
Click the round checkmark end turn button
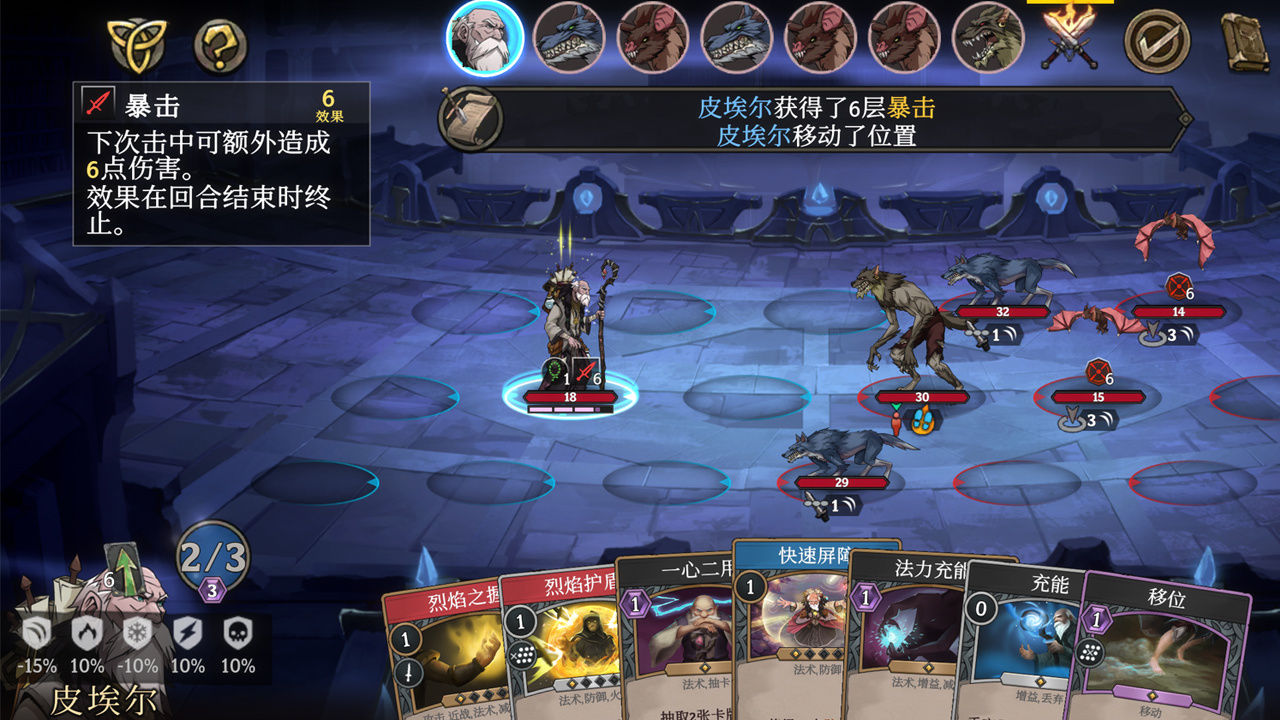(1157, 41)
